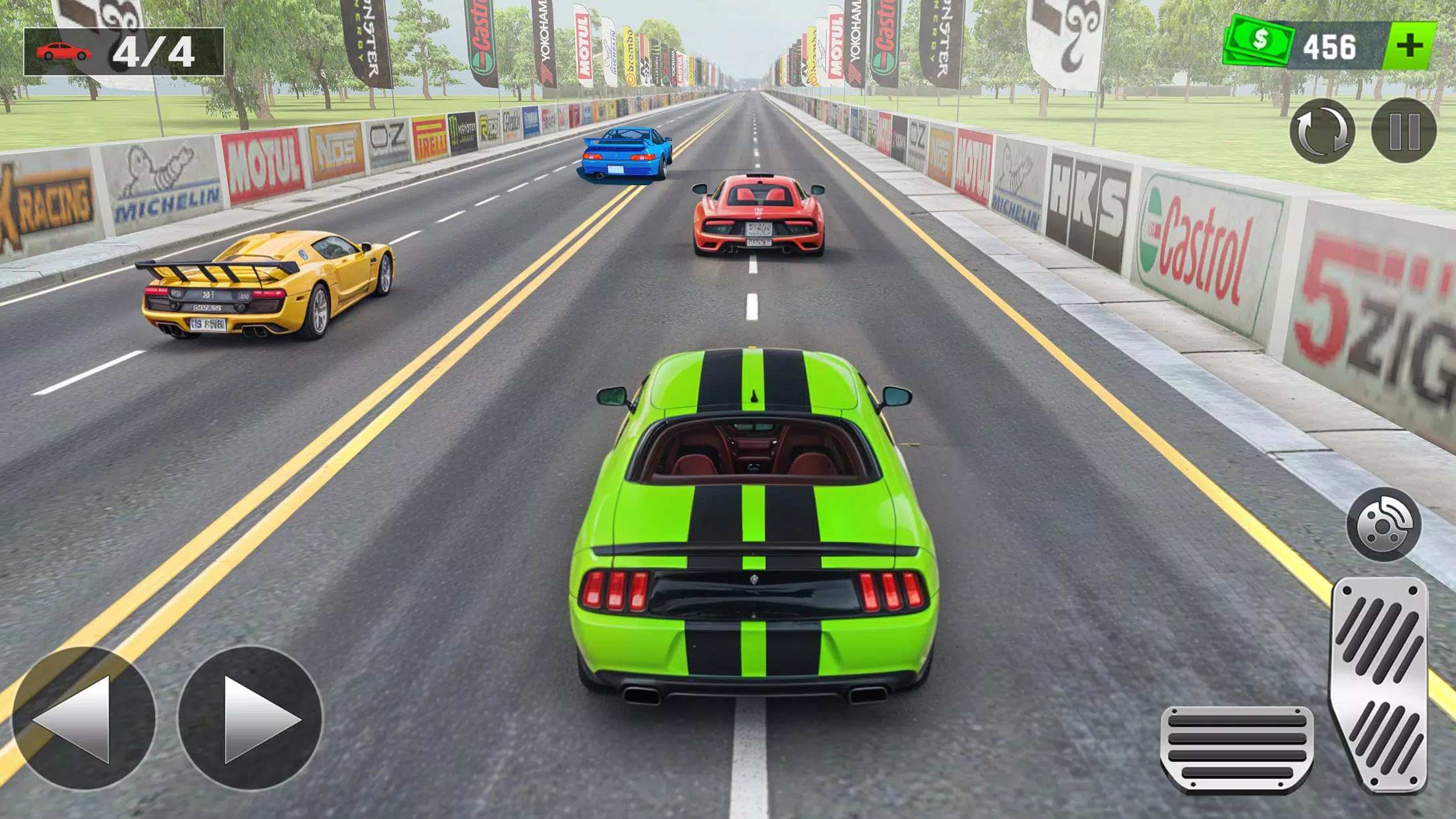The width and height of the screenshot is (1456, 819).
Task: Restart the current race
Action: (1324, 132)
